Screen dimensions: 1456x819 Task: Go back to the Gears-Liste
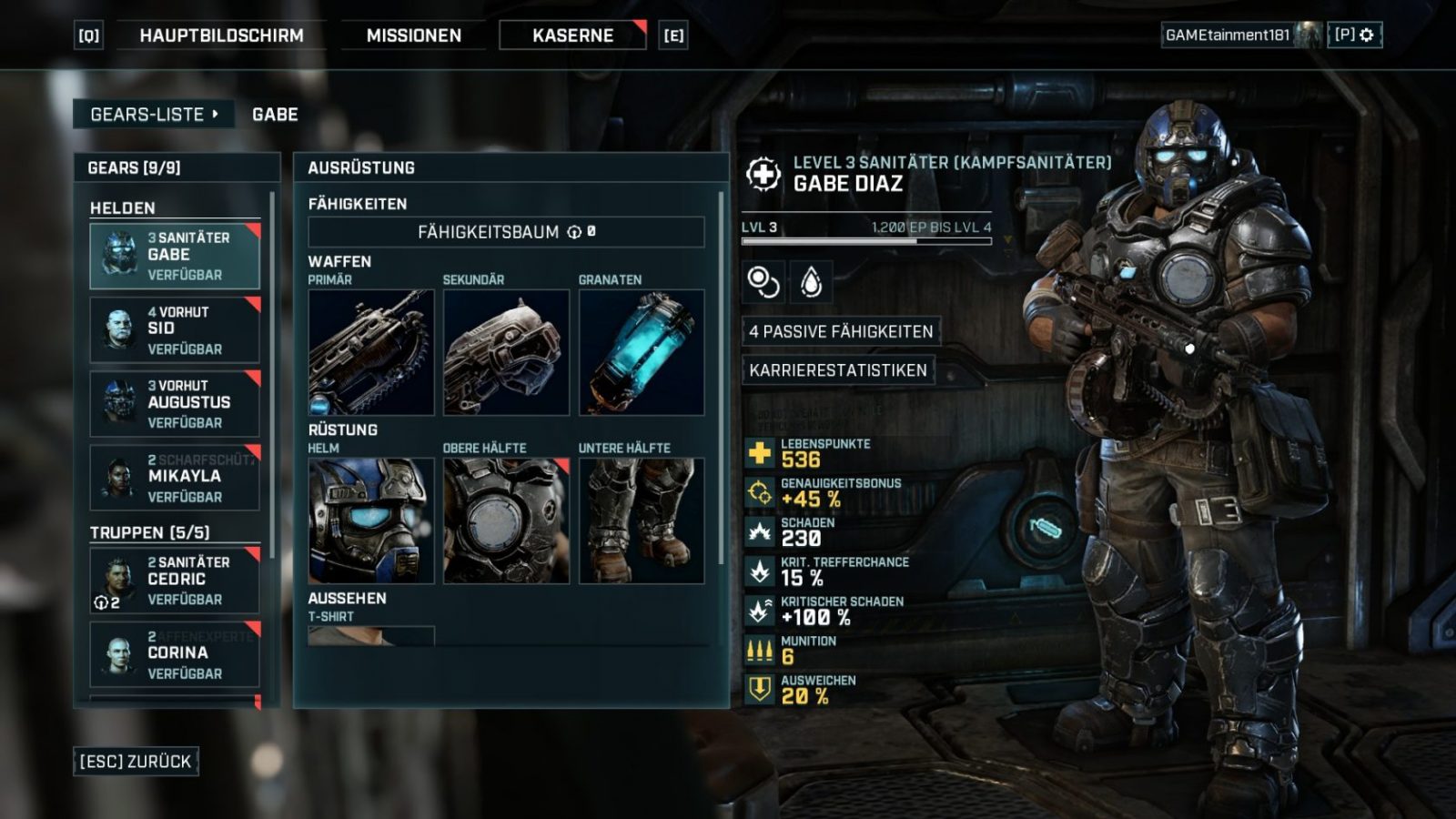tap(153, 115)
